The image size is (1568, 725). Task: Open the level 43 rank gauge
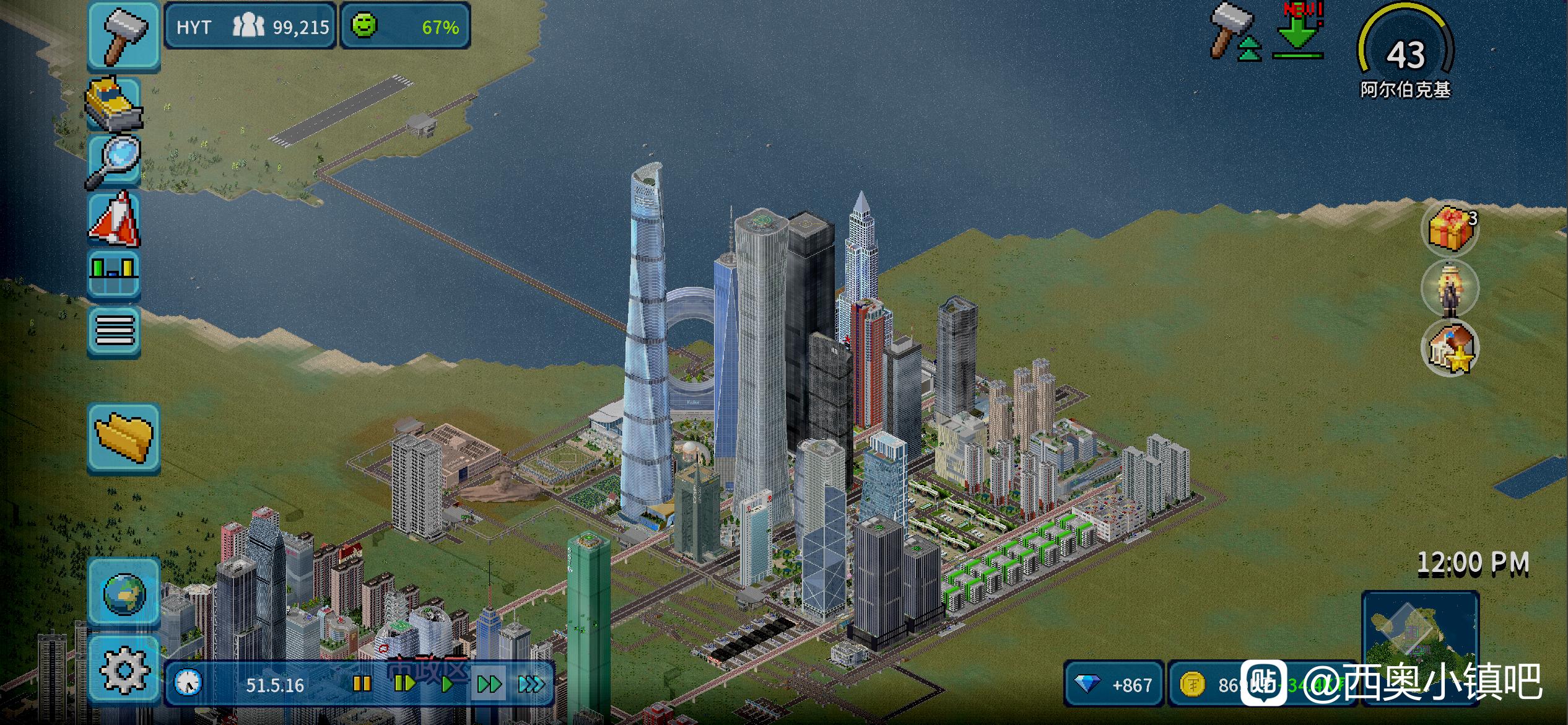pos(1405,52)
